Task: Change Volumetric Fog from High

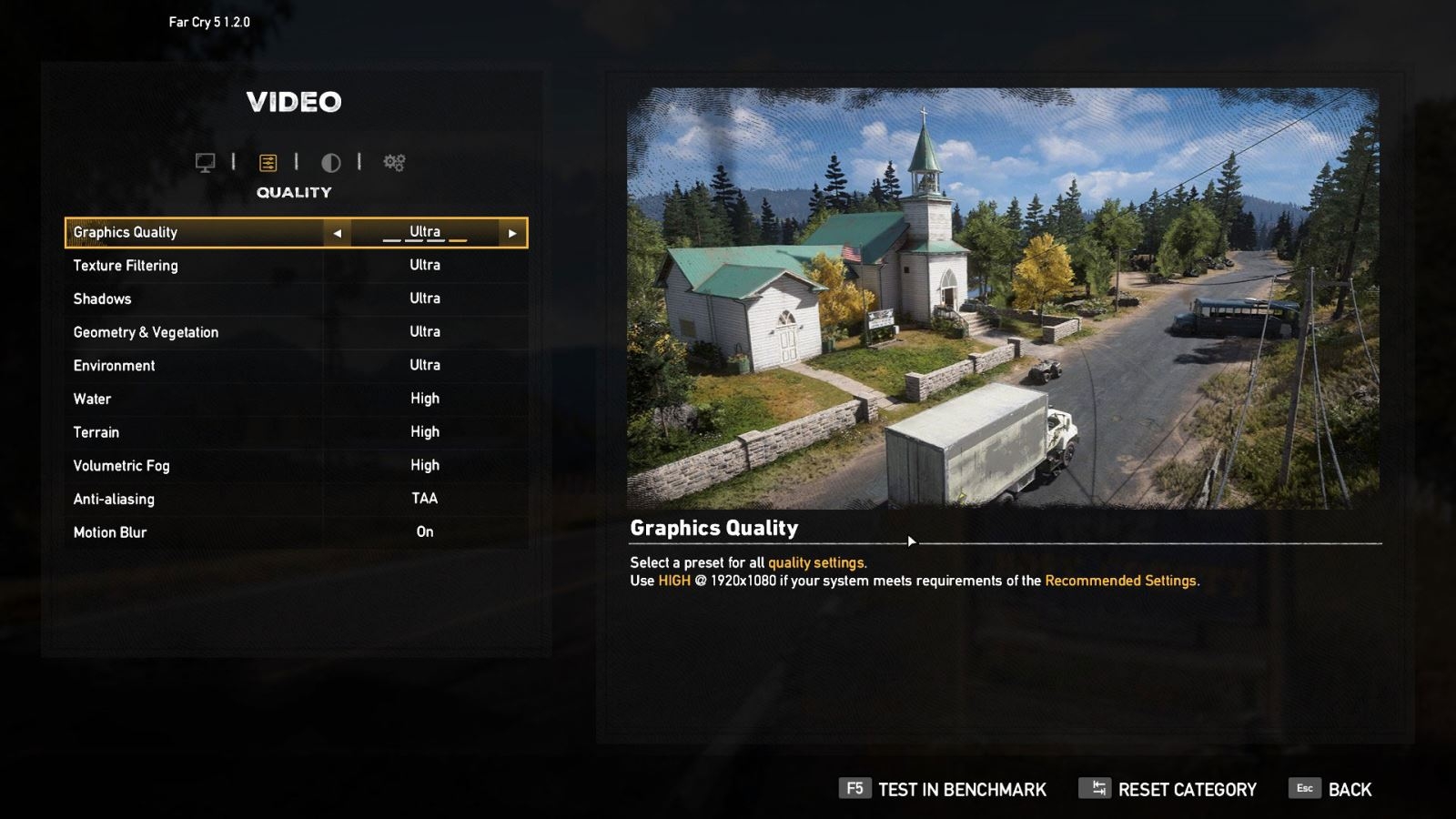Action: click(424, 465)
